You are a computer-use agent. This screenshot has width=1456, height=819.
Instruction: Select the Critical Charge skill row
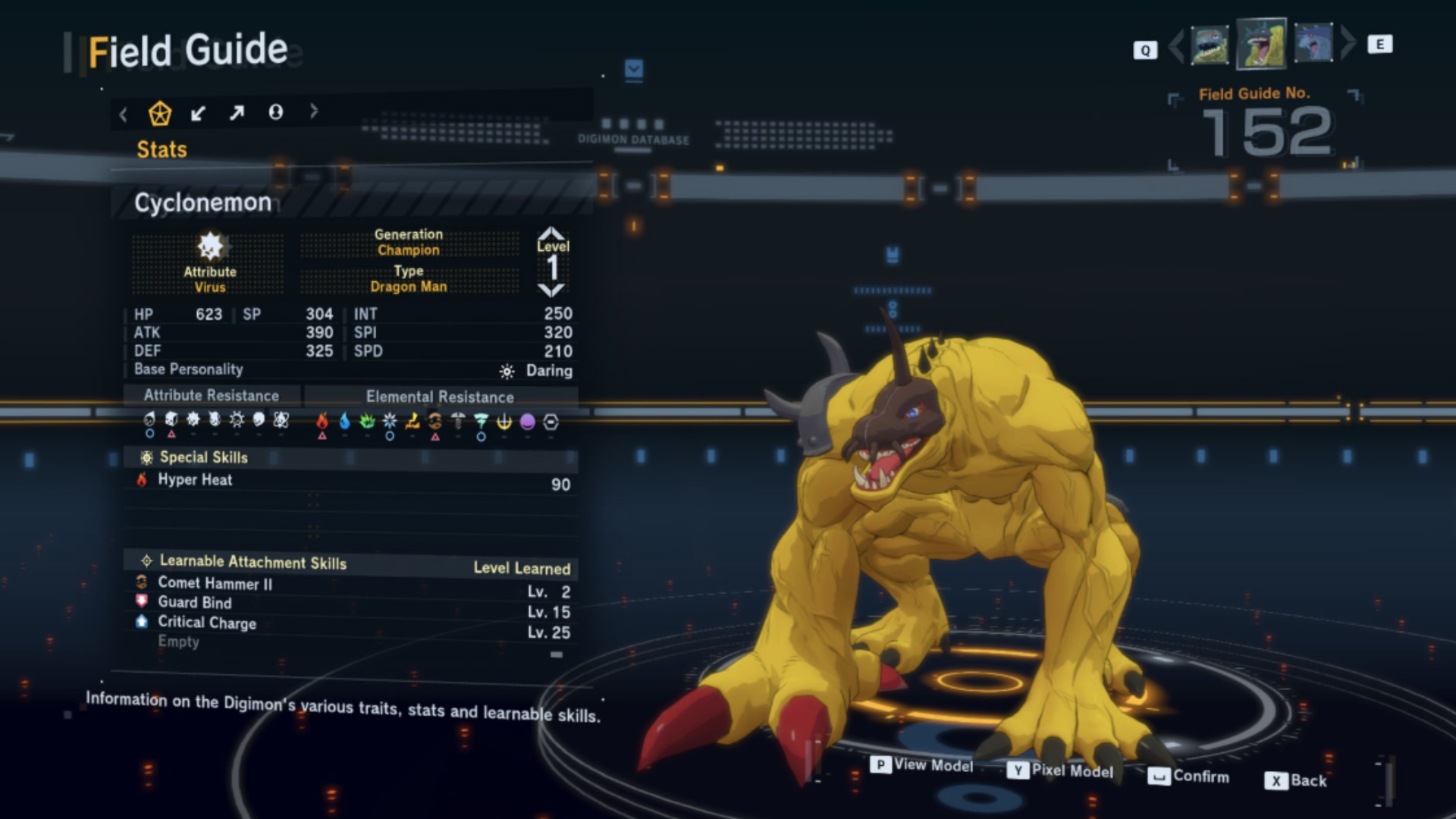350,624
